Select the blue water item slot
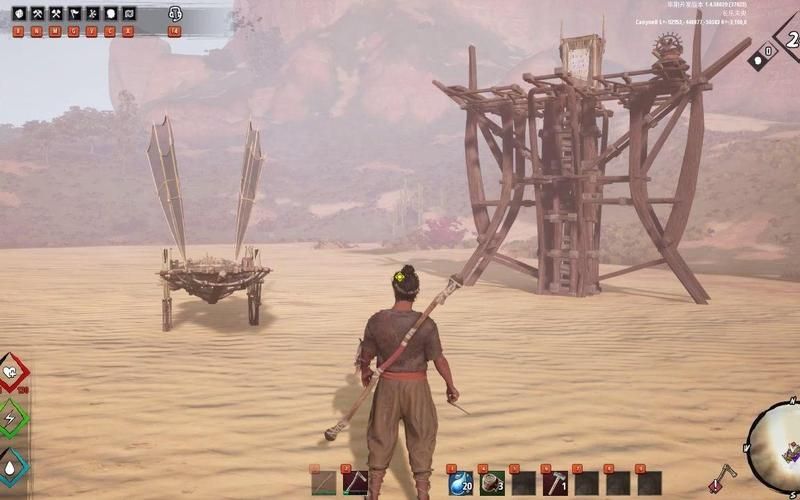The width and height of the screenshot is (800, 500). click(x=459, y=483)
